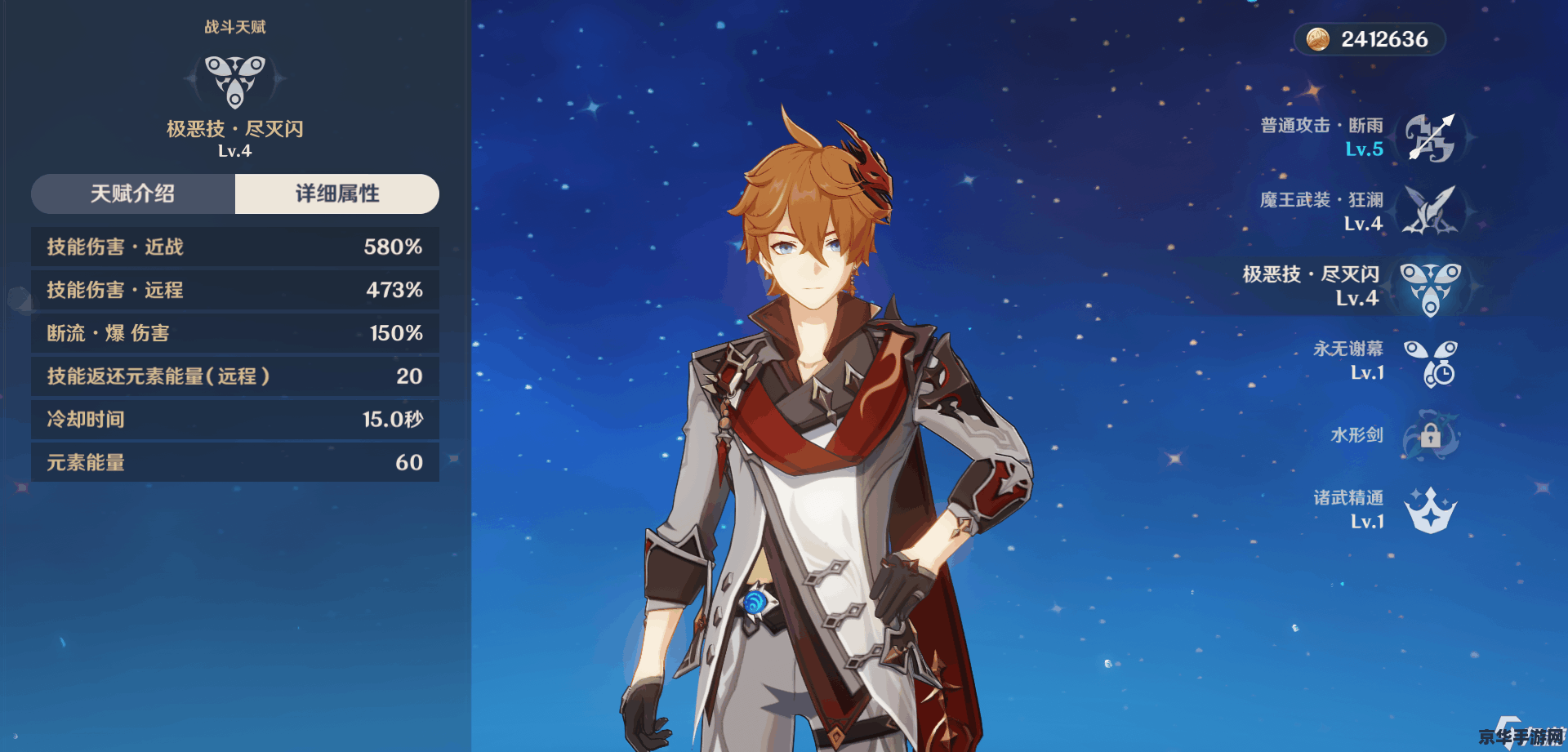Image resolution: width=1568 pixels, height=752 pixels.
Task: Select the 详细属性 tab
Action: point(336,194)
